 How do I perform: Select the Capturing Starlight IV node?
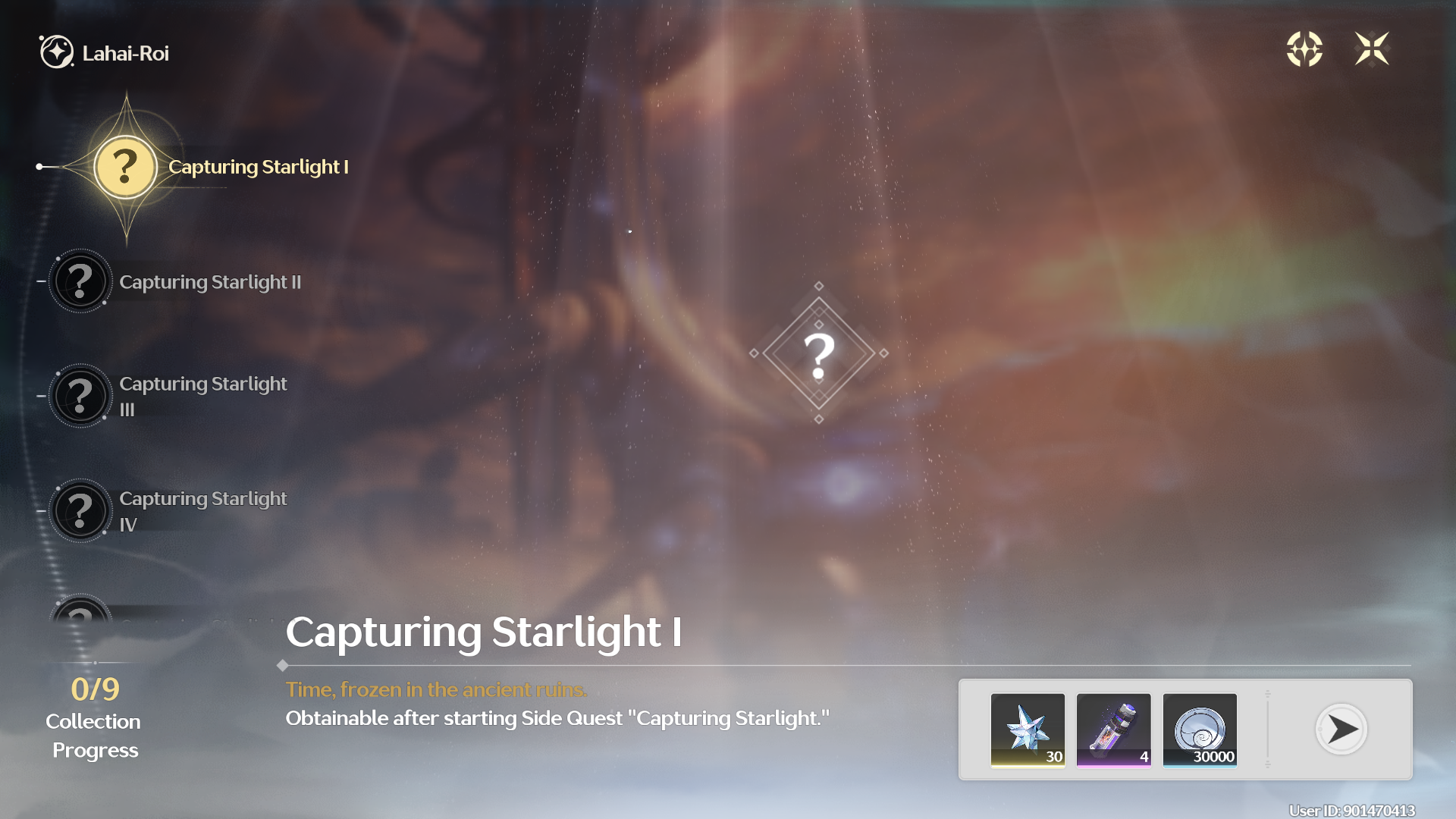tap(80, 511)
